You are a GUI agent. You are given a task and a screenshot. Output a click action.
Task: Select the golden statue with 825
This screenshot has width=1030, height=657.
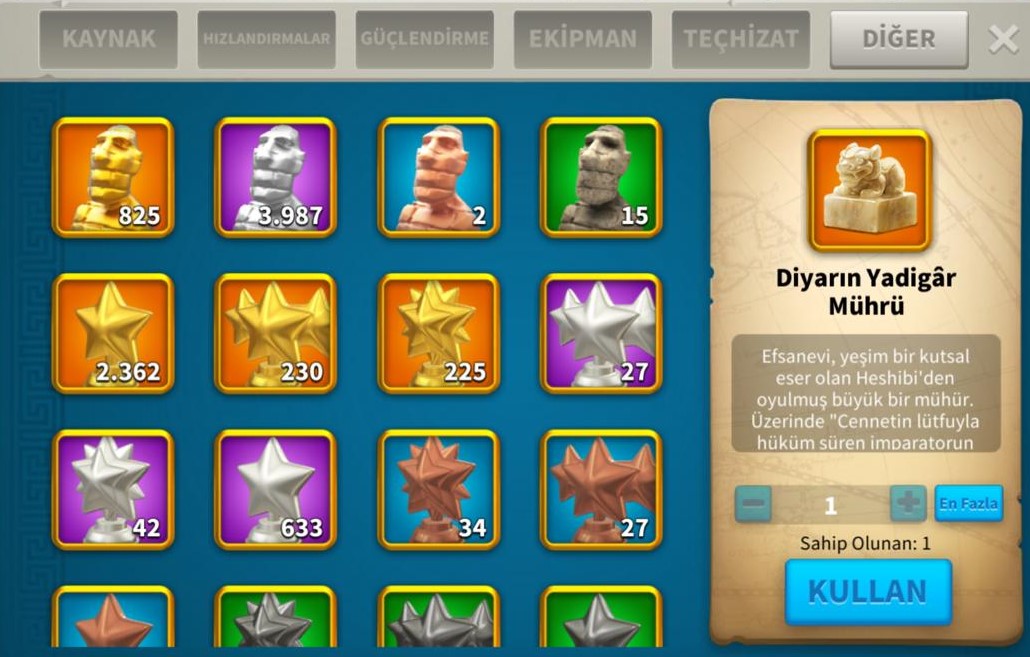tap(113, 177)
